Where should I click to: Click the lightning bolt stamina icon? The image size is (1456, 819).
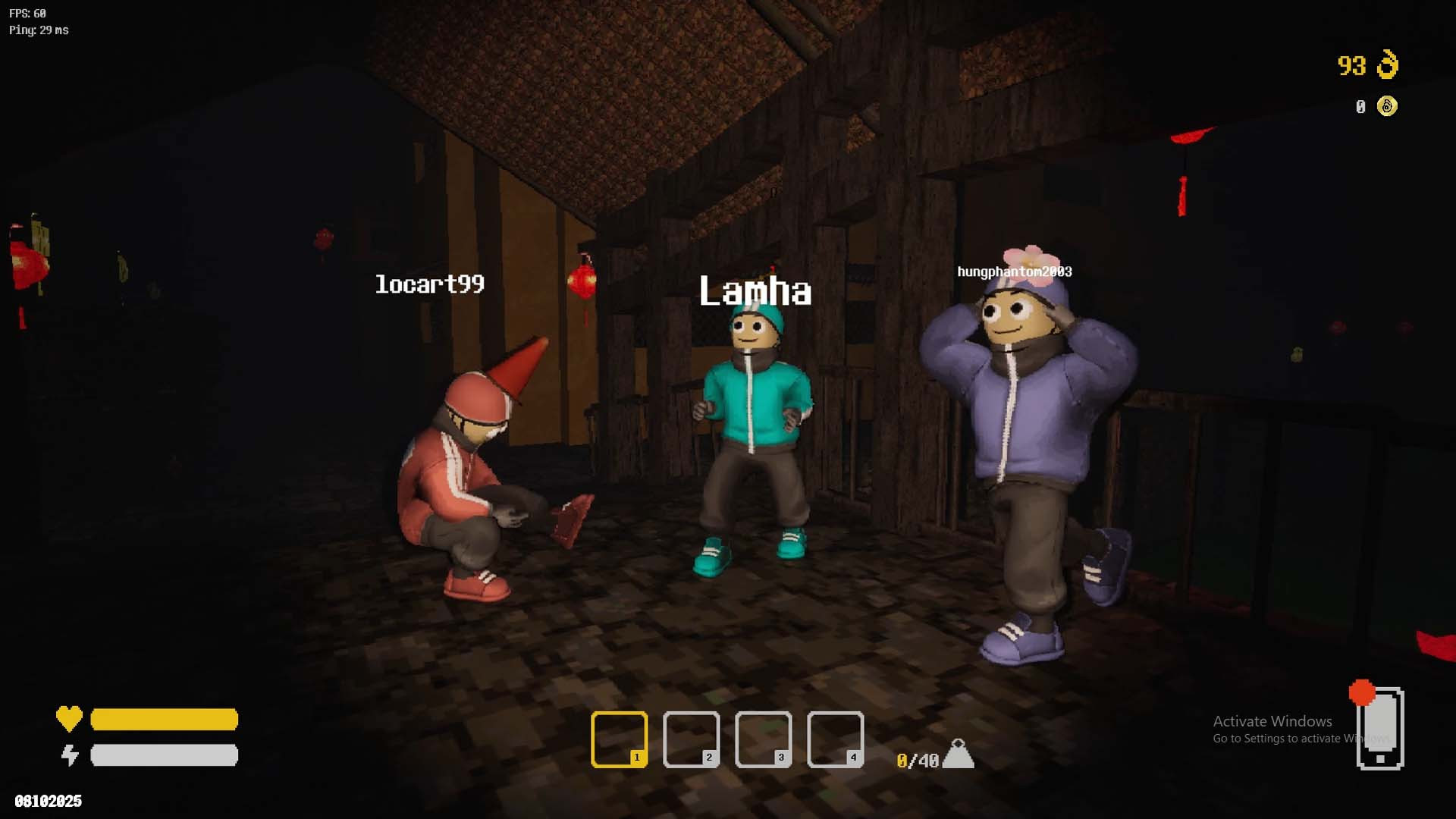(69, 756)
